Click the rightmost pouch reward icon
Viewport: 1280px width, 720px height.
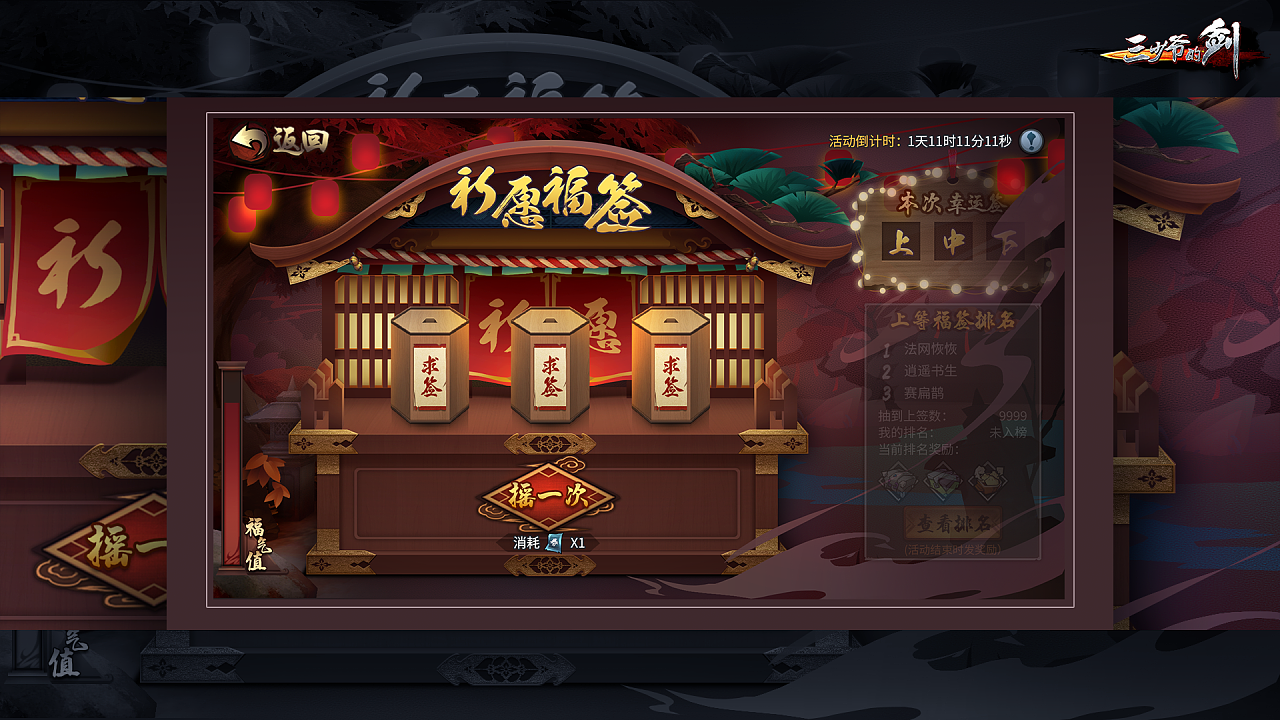(x=987, y=480)
